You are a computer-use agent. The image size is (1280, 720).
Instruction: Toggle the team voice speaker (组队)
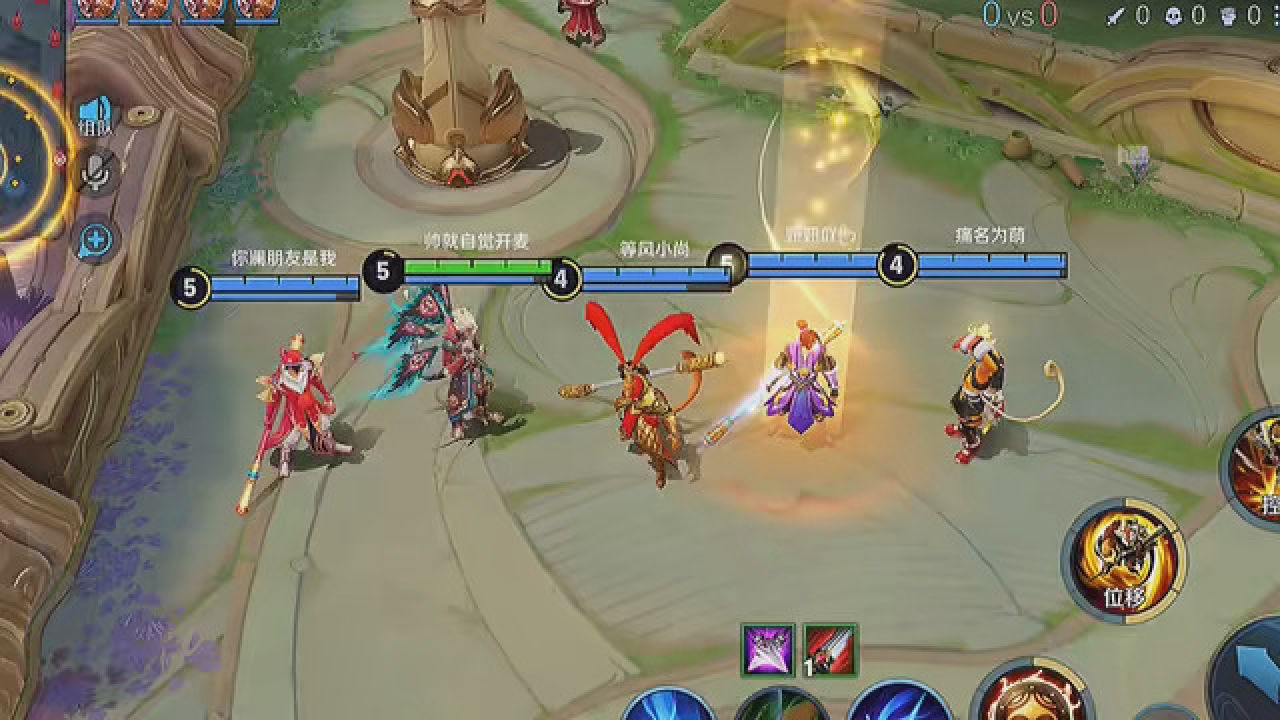point(96,115)
